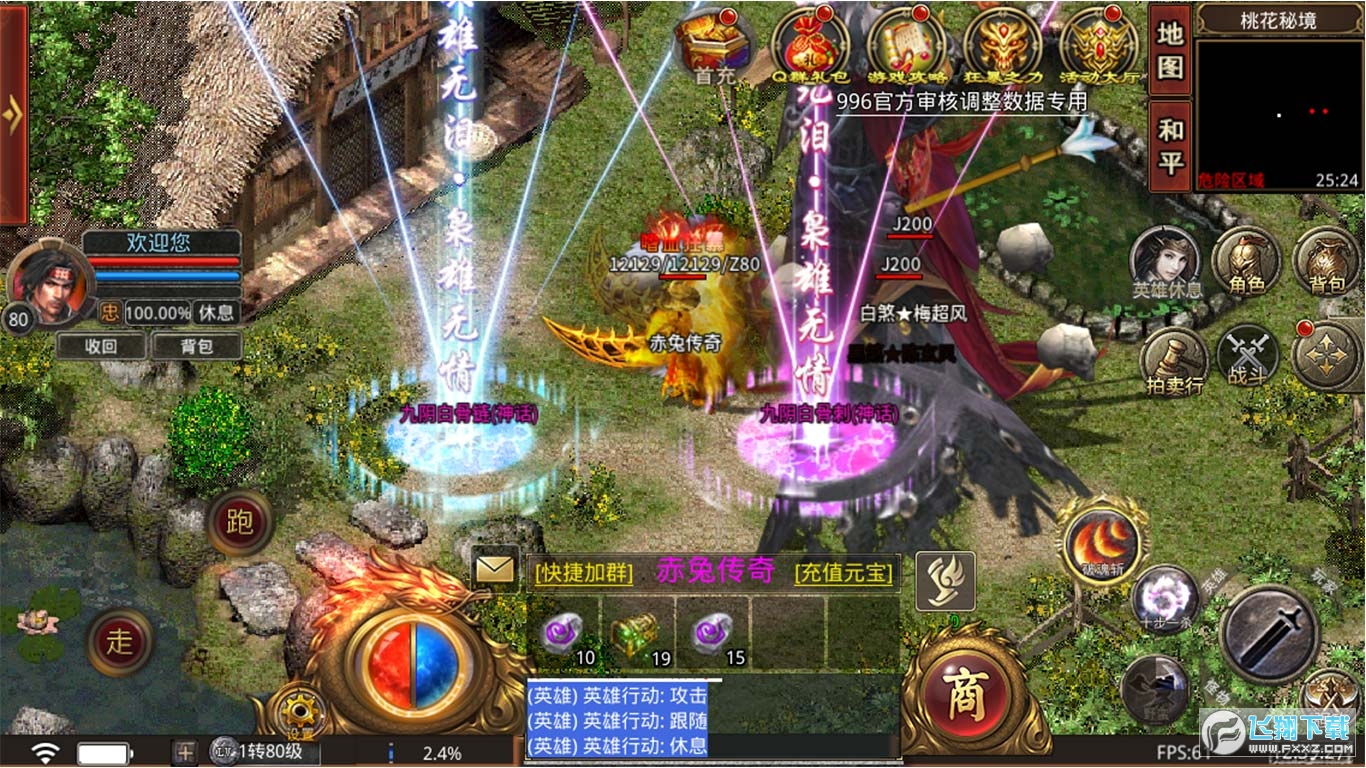The width and height of the screenshot is (1366, 768).
Task: Click the 快捷加群 quick join link
Action: click(584, 573)
